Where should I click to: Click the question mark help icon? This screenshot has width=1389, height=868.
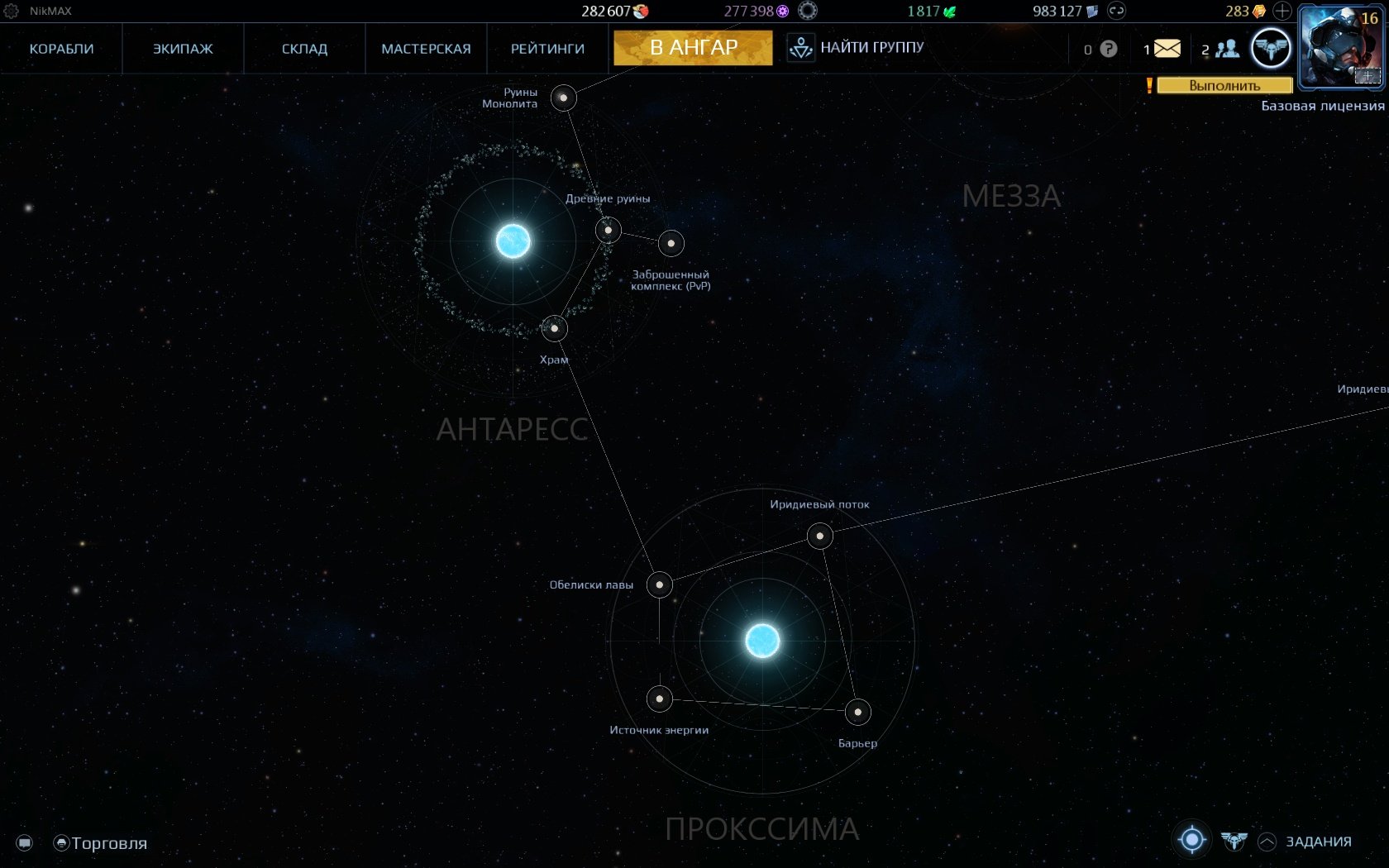point(1109,49)
